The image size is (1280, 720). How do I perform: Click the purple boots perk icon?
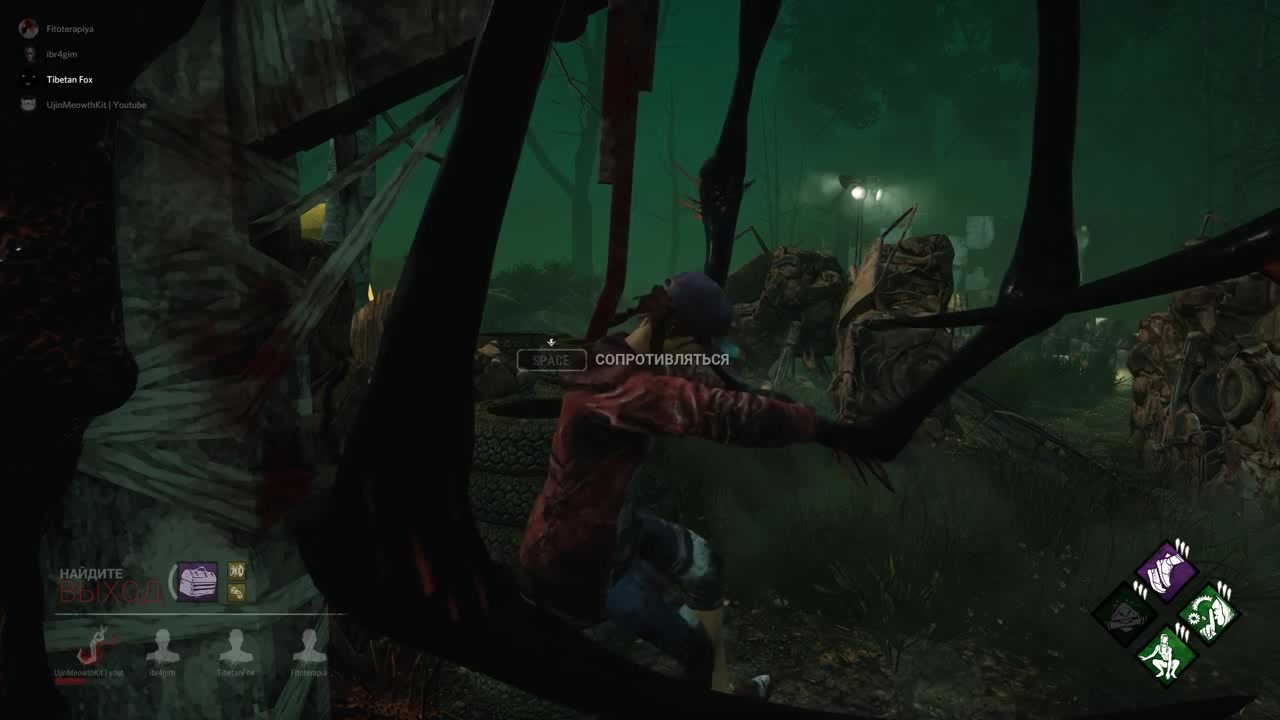click(1165, 571)
